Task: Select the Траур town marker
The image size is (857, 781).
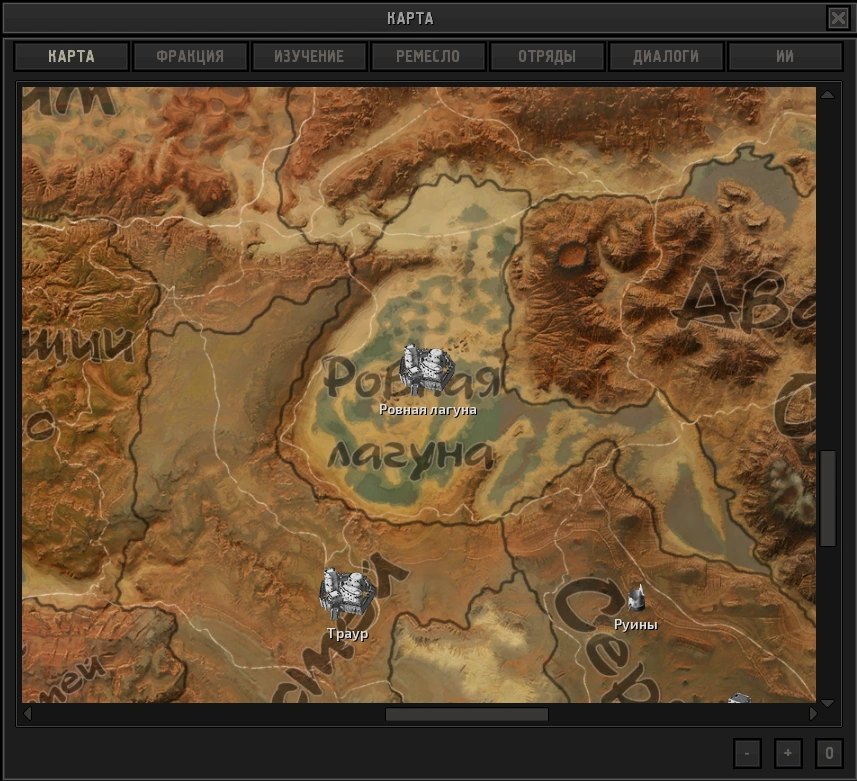Action: click(x=346, y=593)
